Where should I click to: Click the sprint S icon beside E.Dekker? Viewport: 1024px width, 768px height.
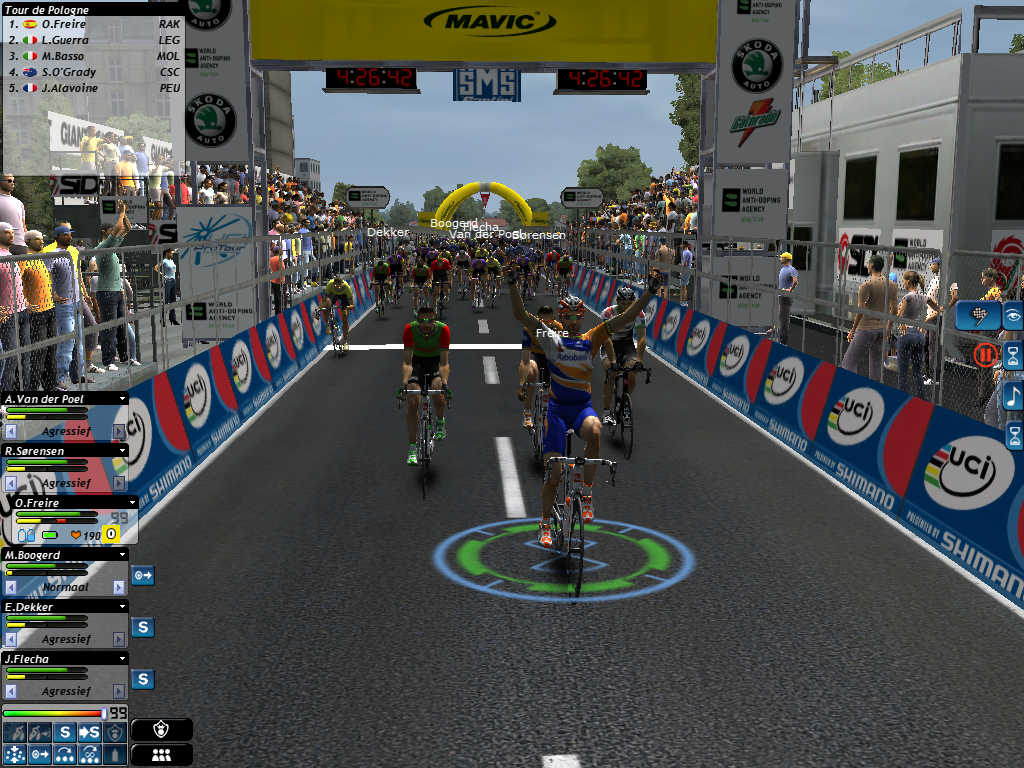(143, 627)
